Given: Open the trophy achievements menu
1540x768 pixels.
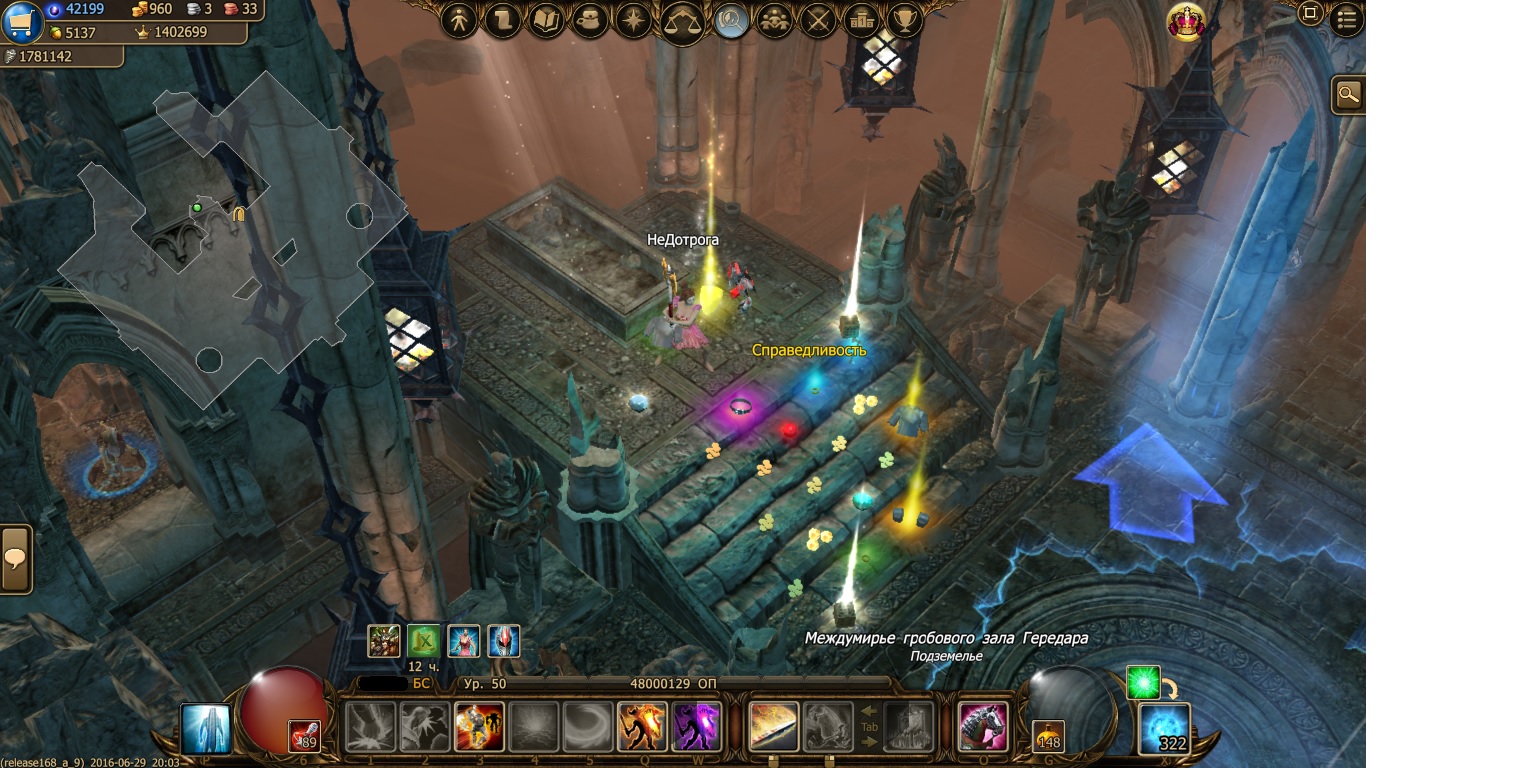Looking at the screenshot, I should [905, 20].
